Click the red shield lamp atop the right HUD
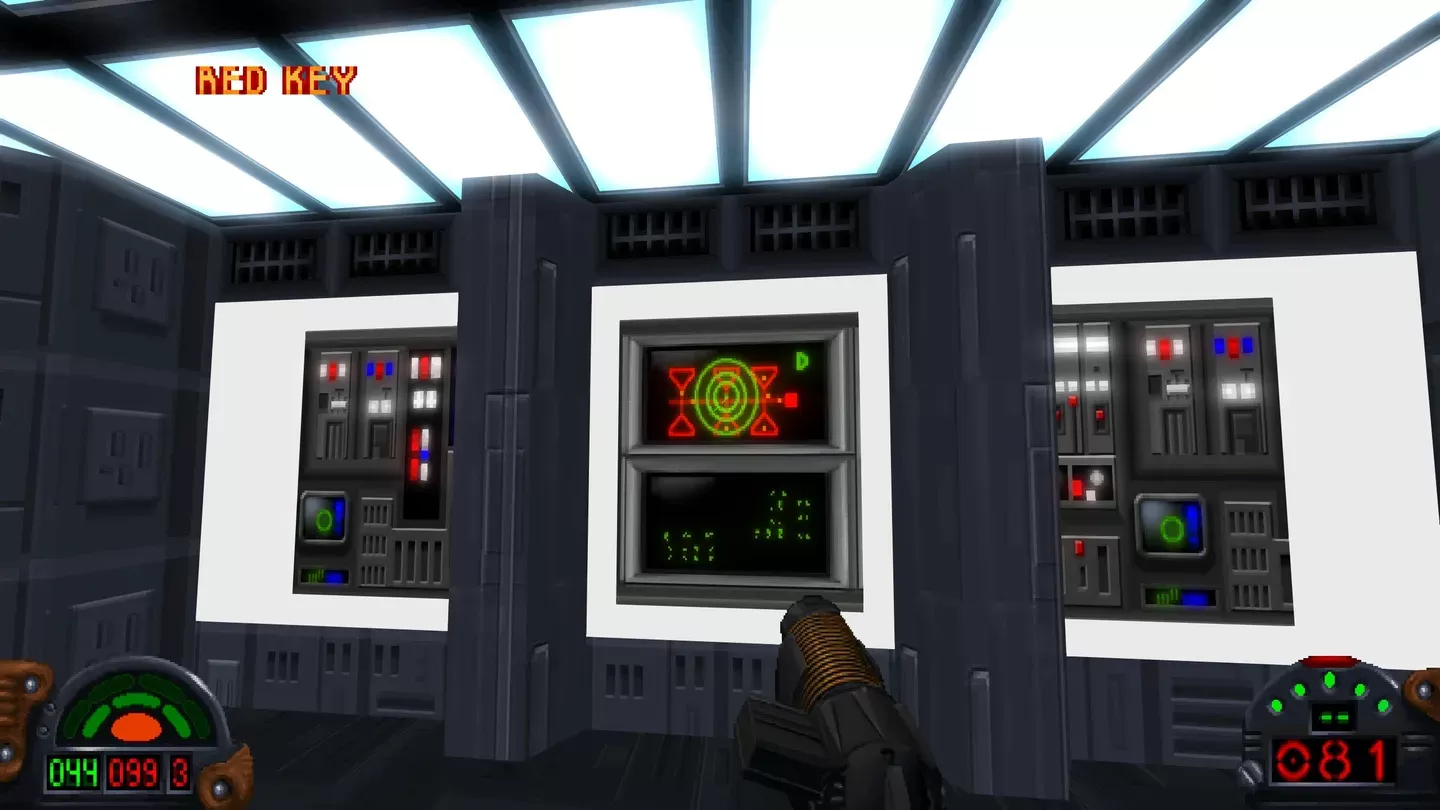Image resolution: width=1440 pixels, height=810 pixels. click(1330, 657)
